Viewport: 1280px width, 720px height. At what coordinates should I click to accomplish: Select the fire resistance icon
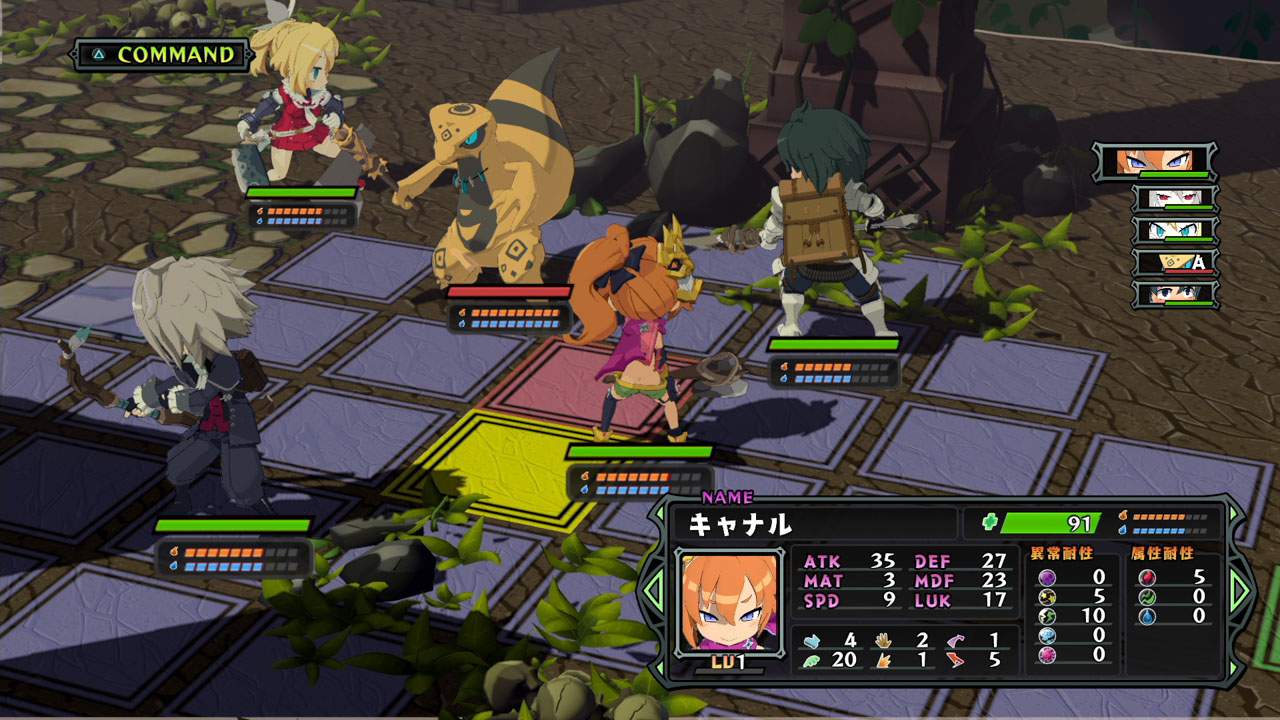coord(1146,578)
